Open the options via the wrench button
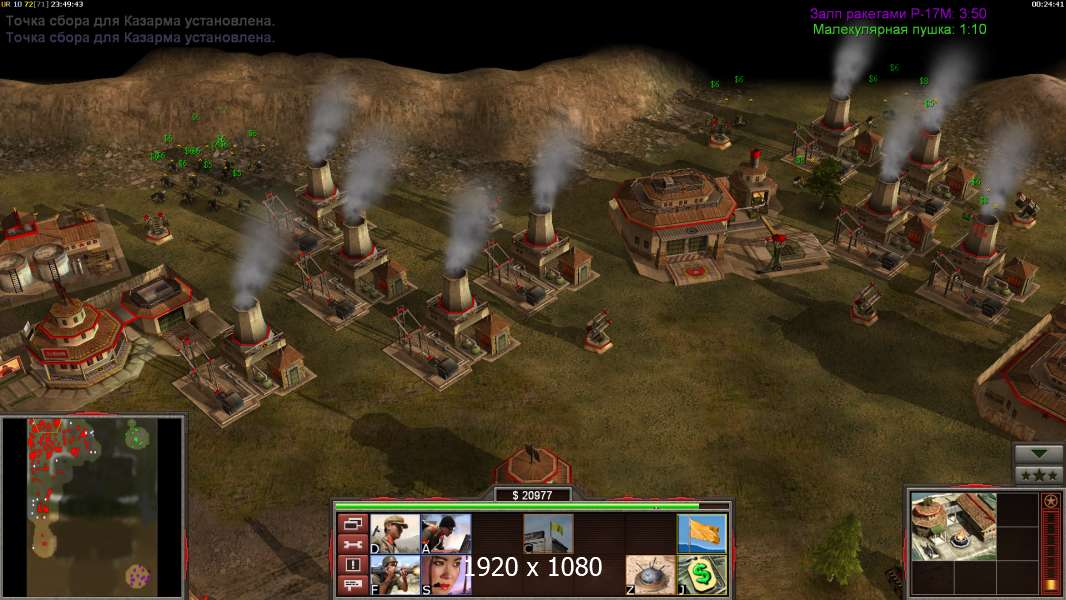 tap(351, 544)
